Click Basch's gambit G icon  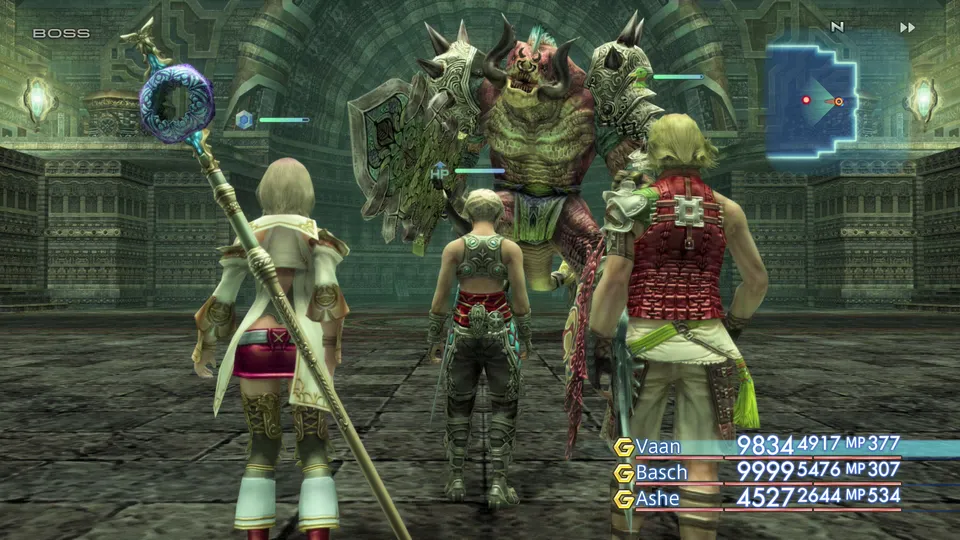pos(624,473)
